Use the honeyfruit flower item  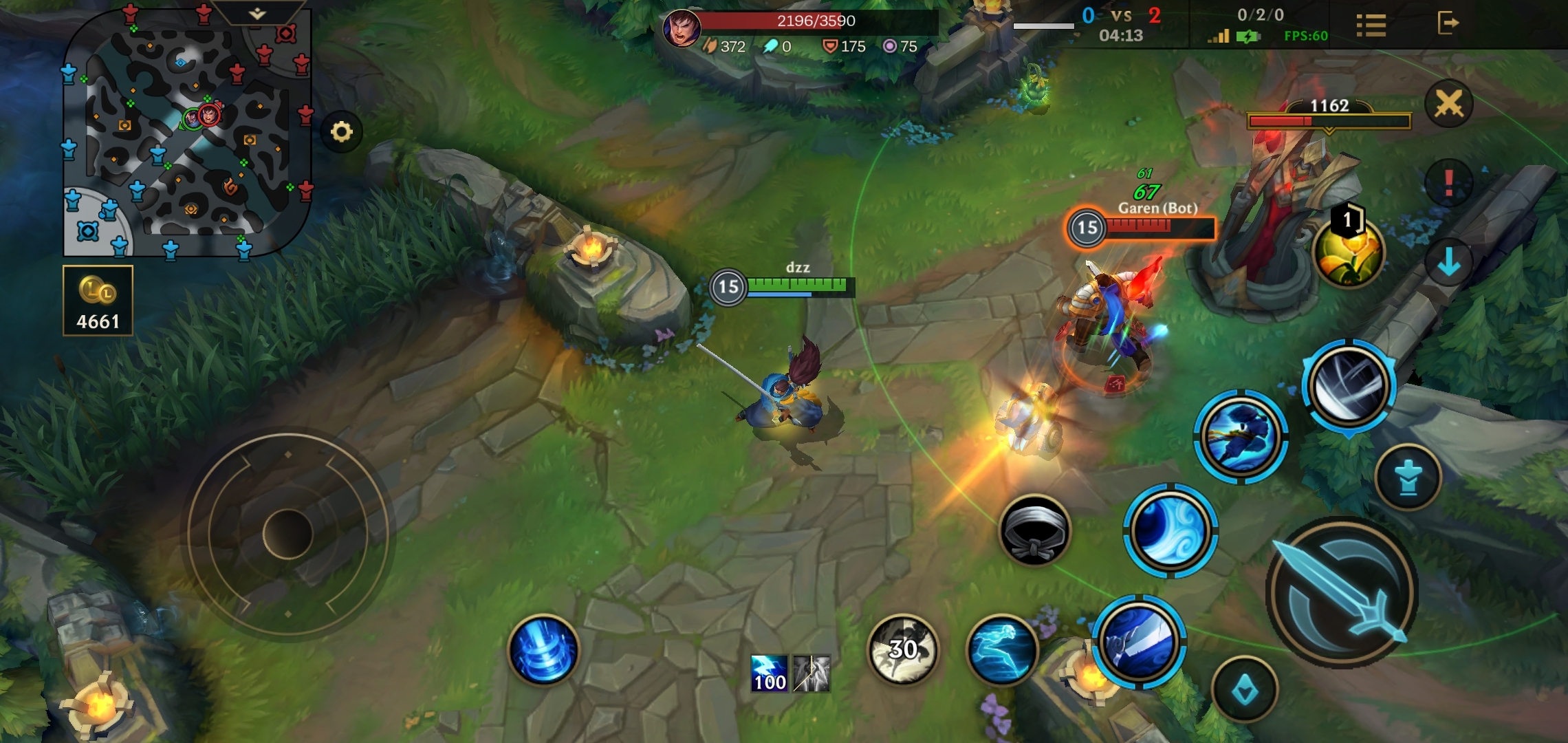click(1347, 252)
